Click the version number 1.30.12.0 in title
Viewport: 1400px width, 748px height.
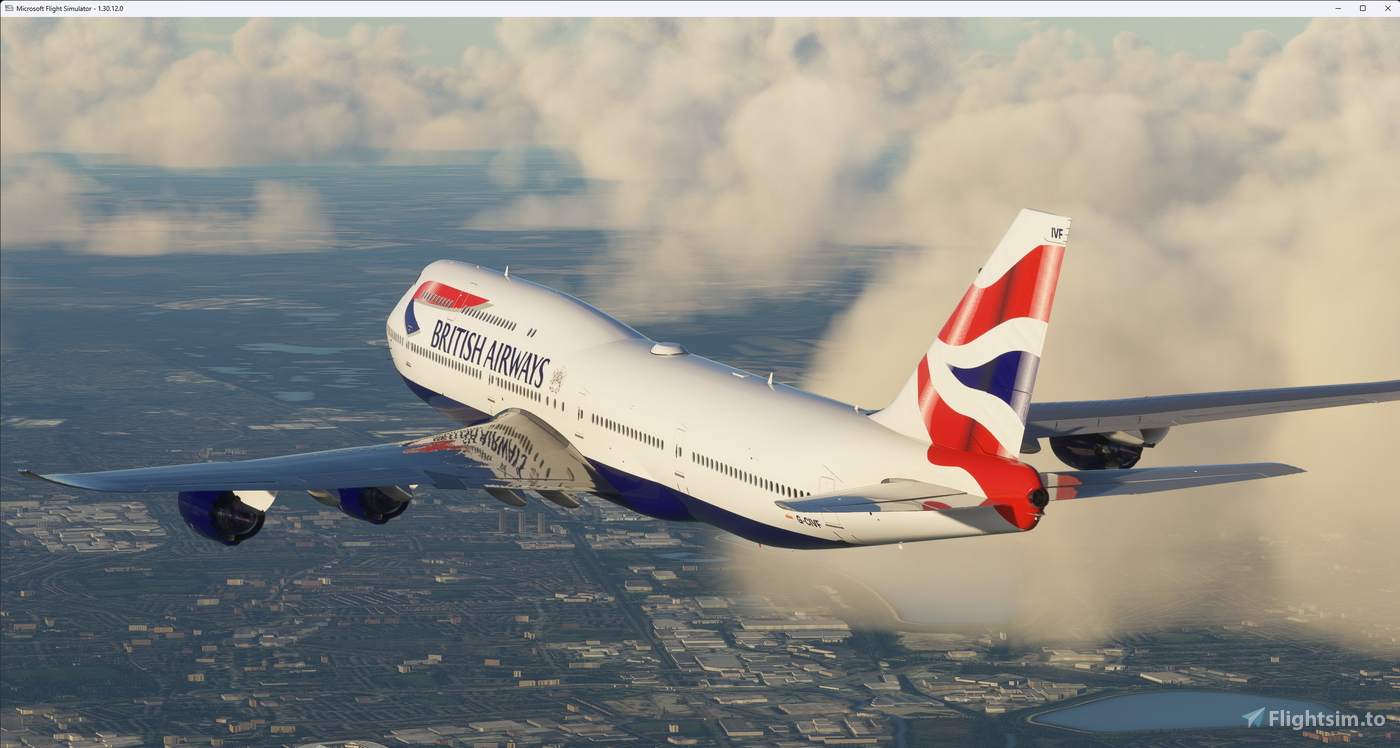tap(108, 8)
